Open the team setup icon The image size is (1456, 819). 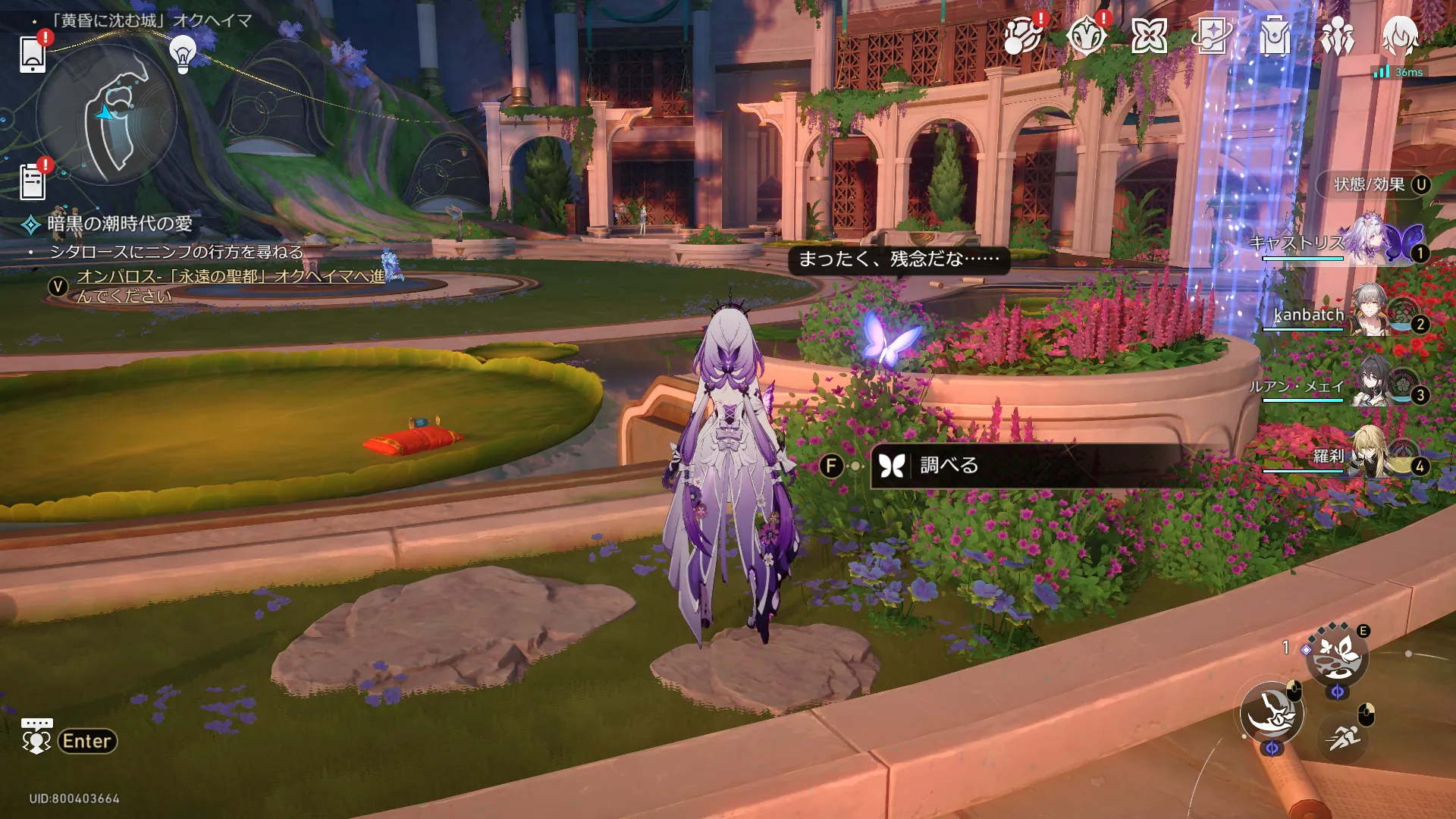(x=1338, y=36)
